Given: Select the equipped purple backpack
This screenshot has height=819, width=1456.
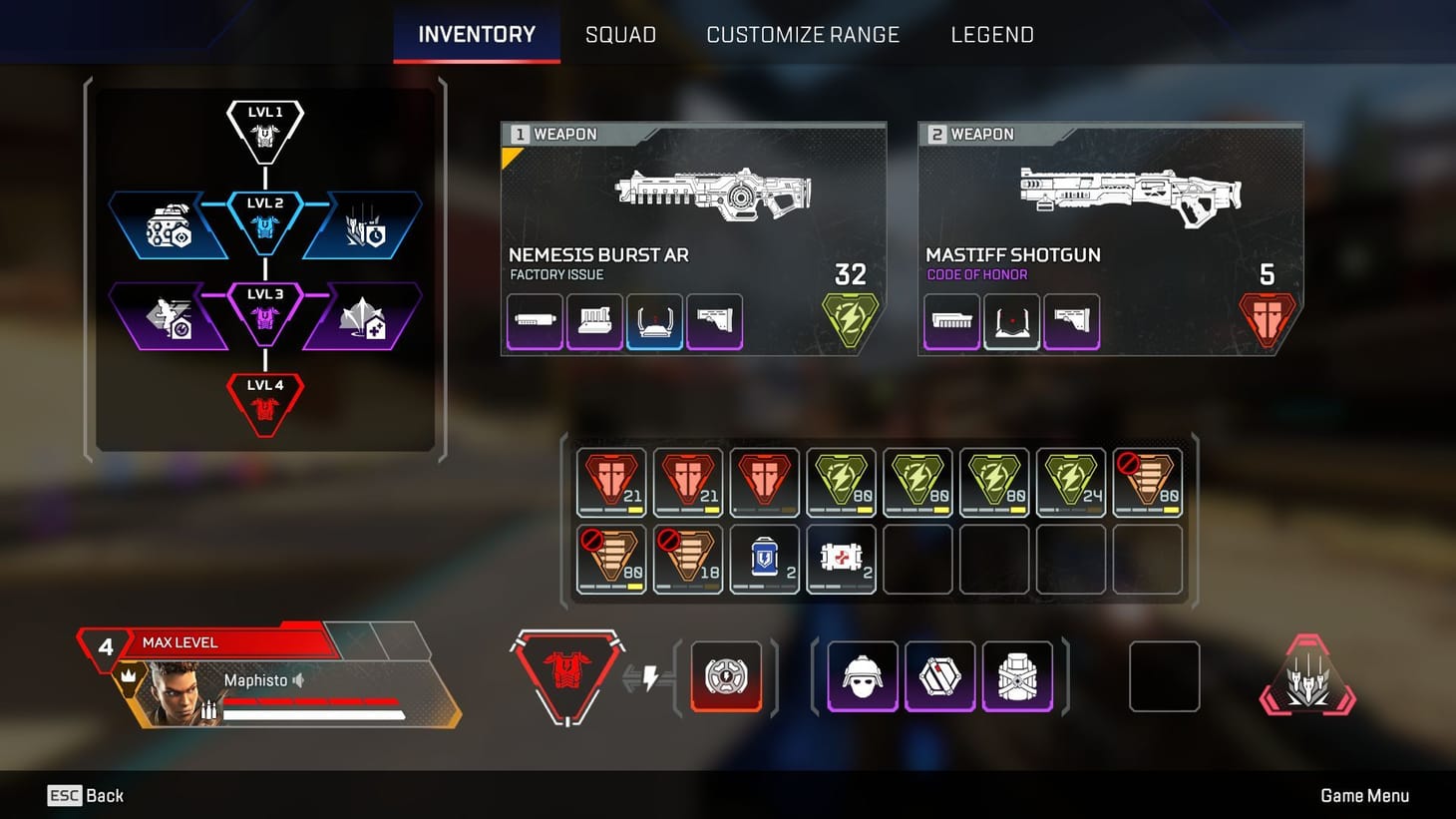Looking at the screenshot, I should pos(1018,676).
